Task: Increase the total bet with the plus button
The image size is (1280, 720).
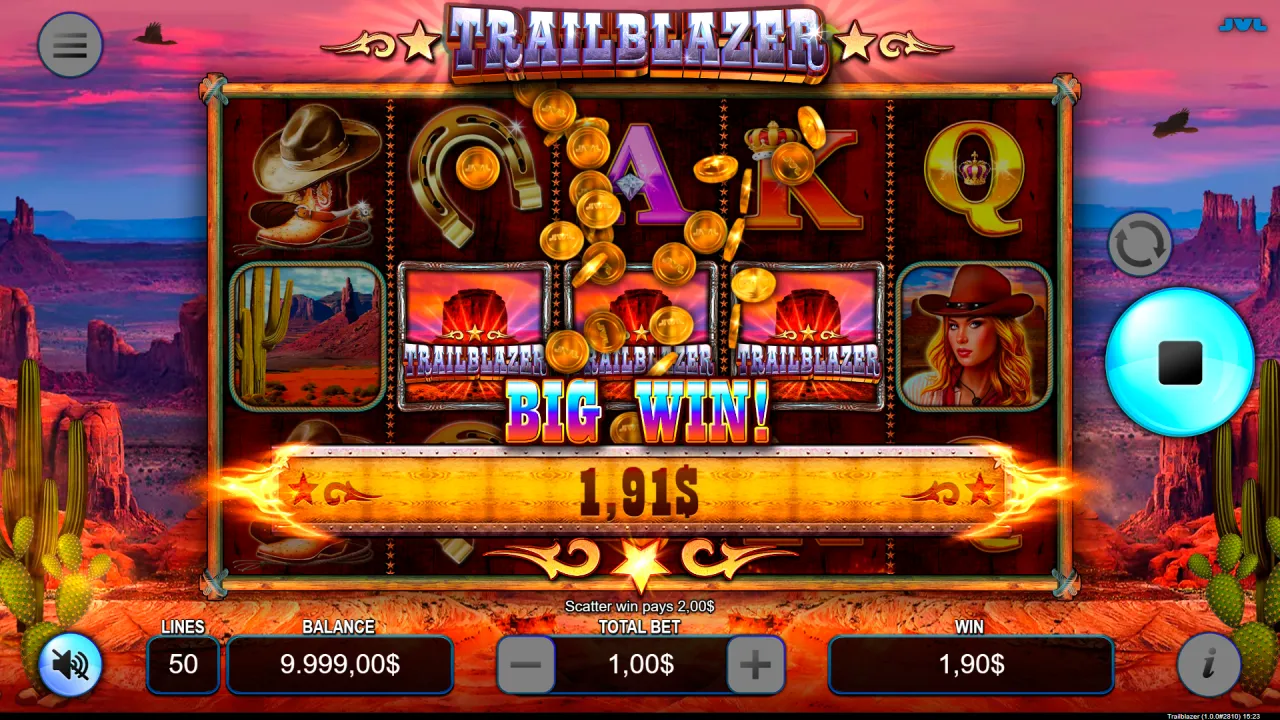Action: click(757, 664)
